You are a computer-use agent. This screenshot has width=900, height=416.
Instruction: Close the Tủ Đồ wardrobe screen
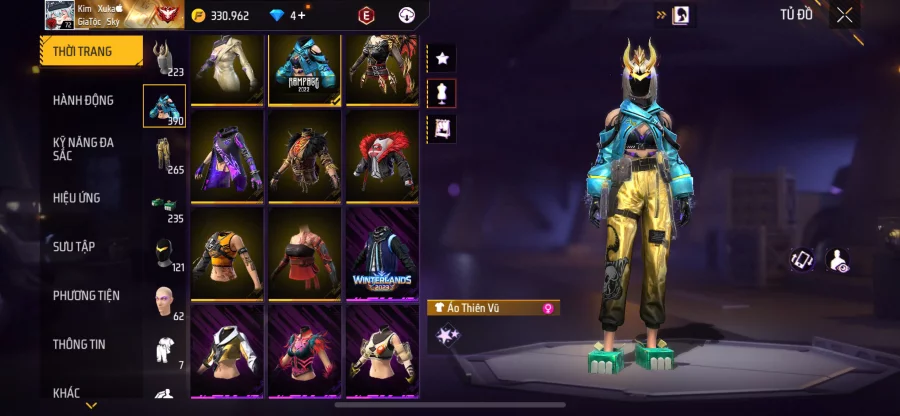point(845,15)
